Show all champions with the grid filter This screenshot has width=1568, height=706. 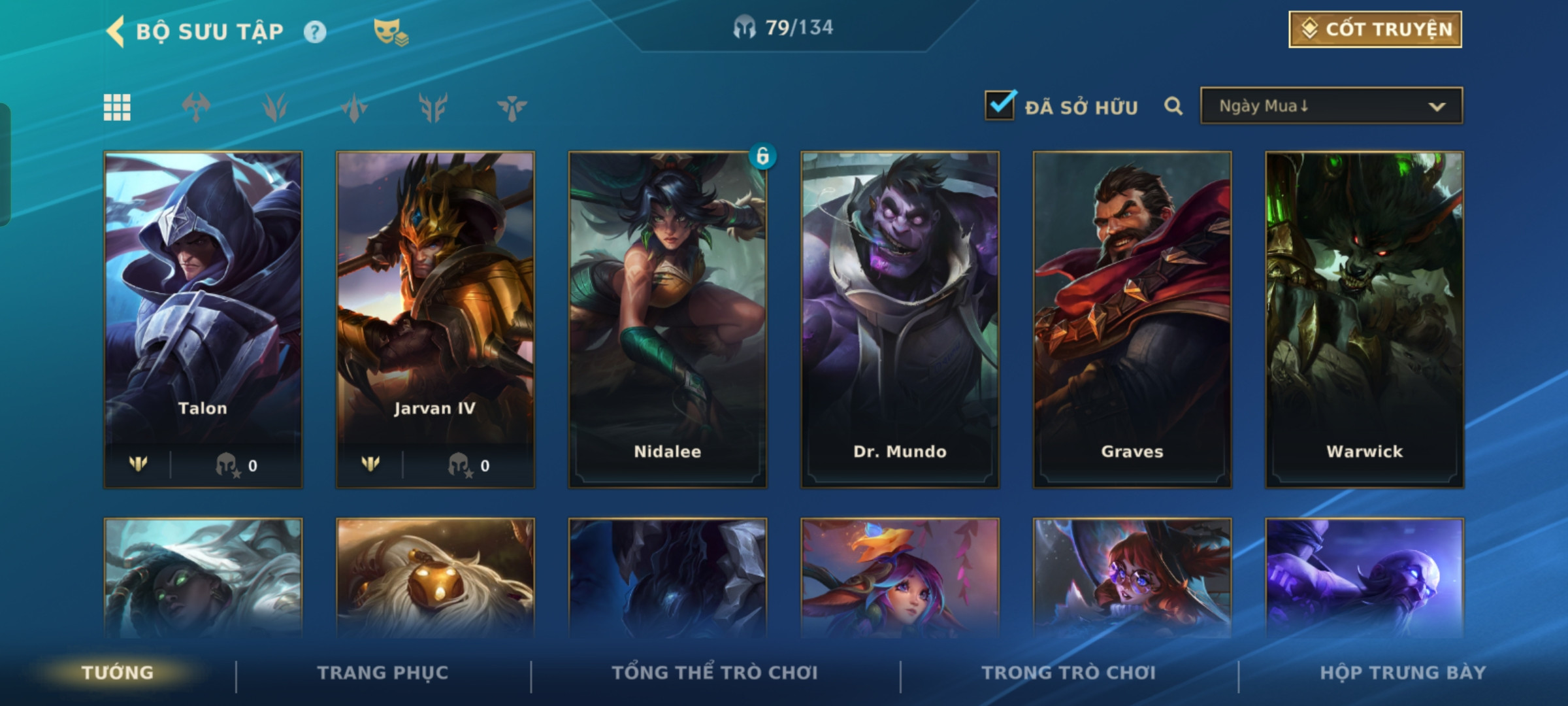117,107
